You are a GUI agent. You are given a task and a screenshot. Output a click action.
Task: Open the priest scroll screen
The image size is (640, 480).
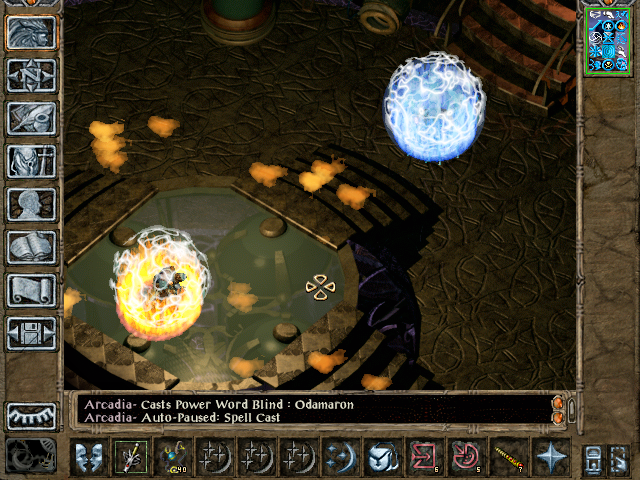click(x=32, y=290)
